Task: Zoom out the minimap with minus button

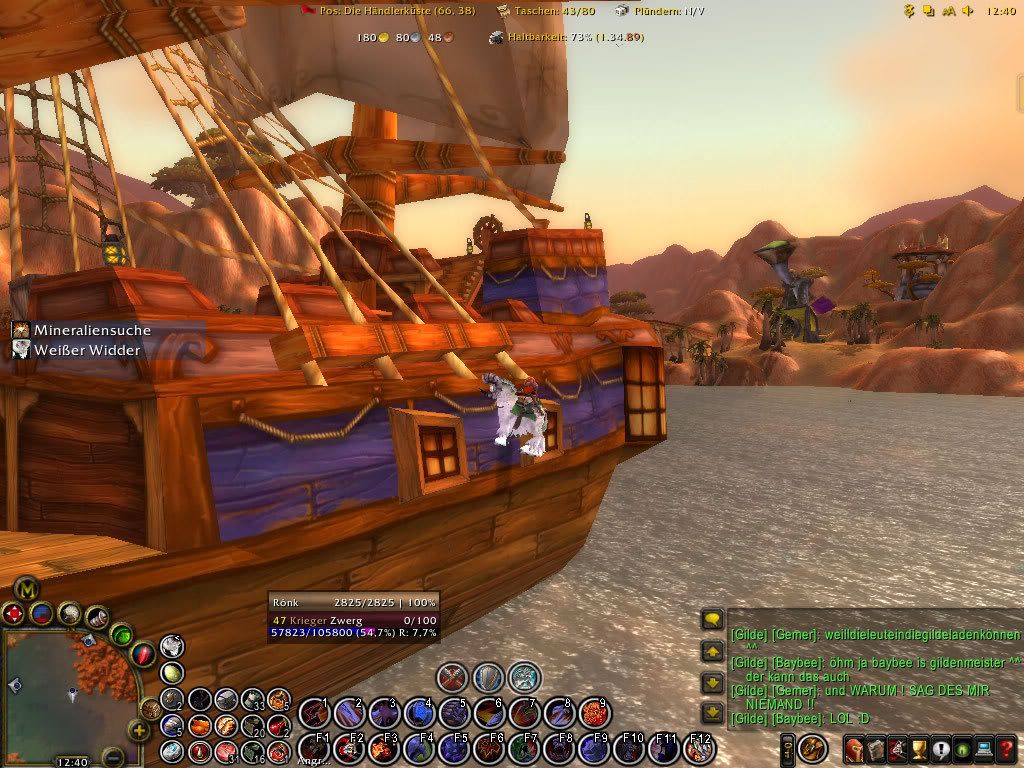Action: [x=113, y=755]
